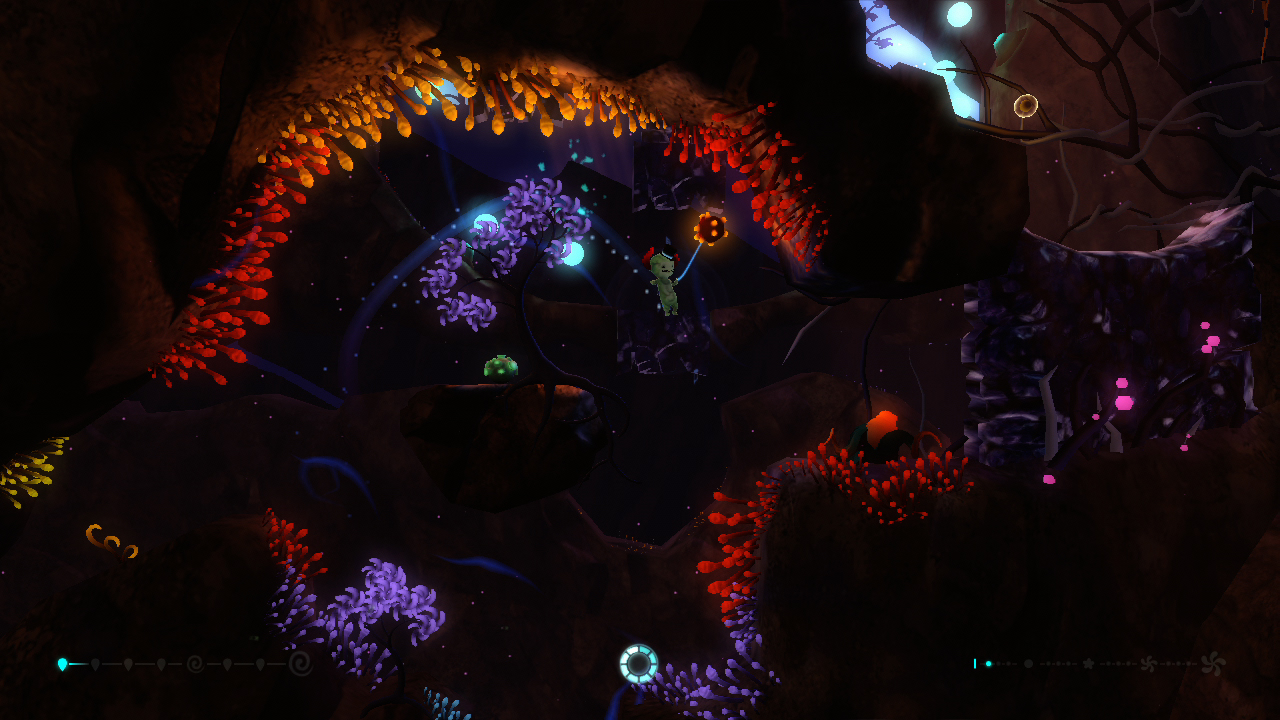The image size is (1280, 720).
Task: Click the flower-shaped marker on the dotted track
Action: tap(1089, 663)
